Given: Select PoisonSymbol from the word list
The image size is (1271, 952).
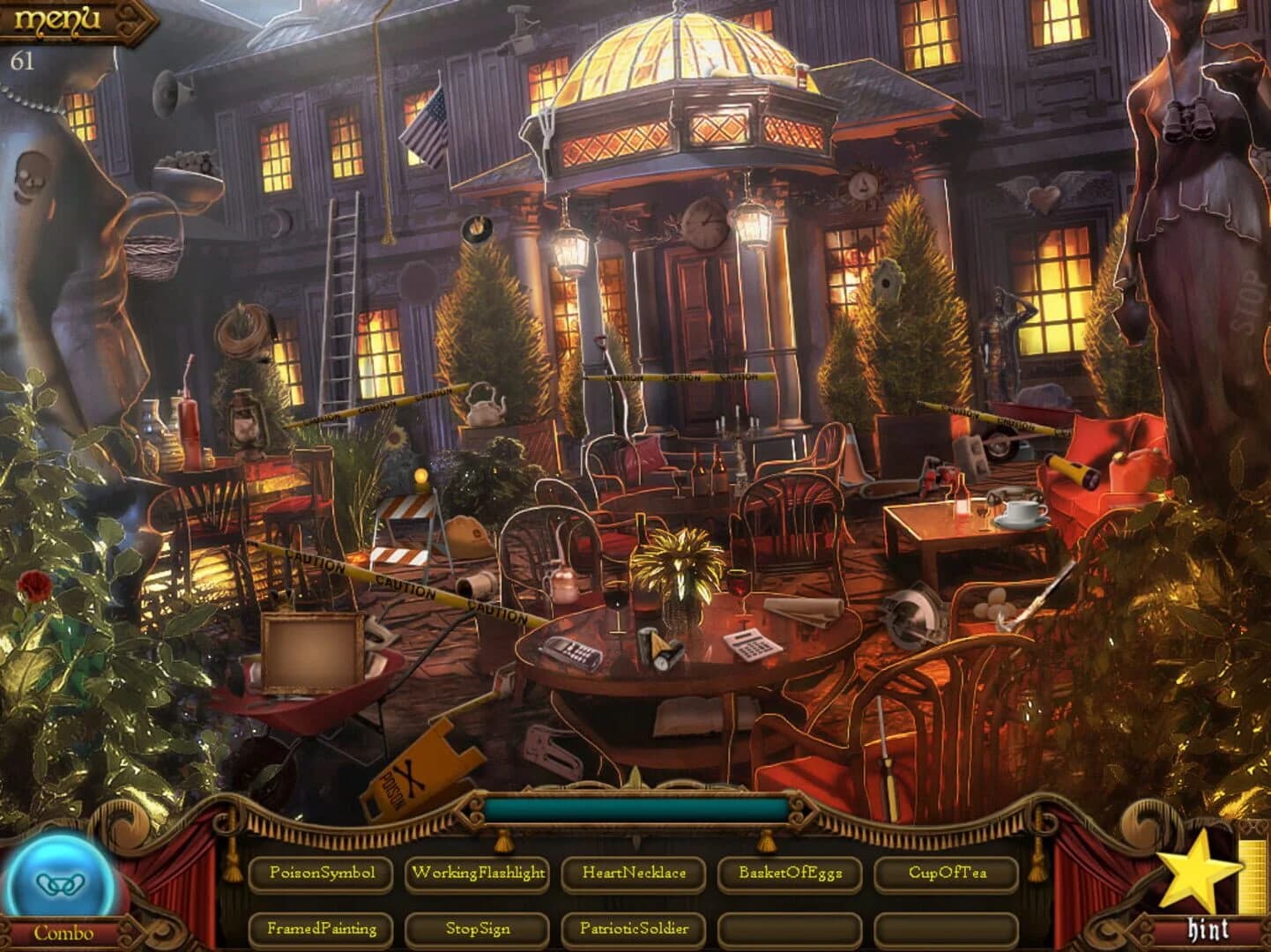Looking at the screenshot, I should pos(321,874).
